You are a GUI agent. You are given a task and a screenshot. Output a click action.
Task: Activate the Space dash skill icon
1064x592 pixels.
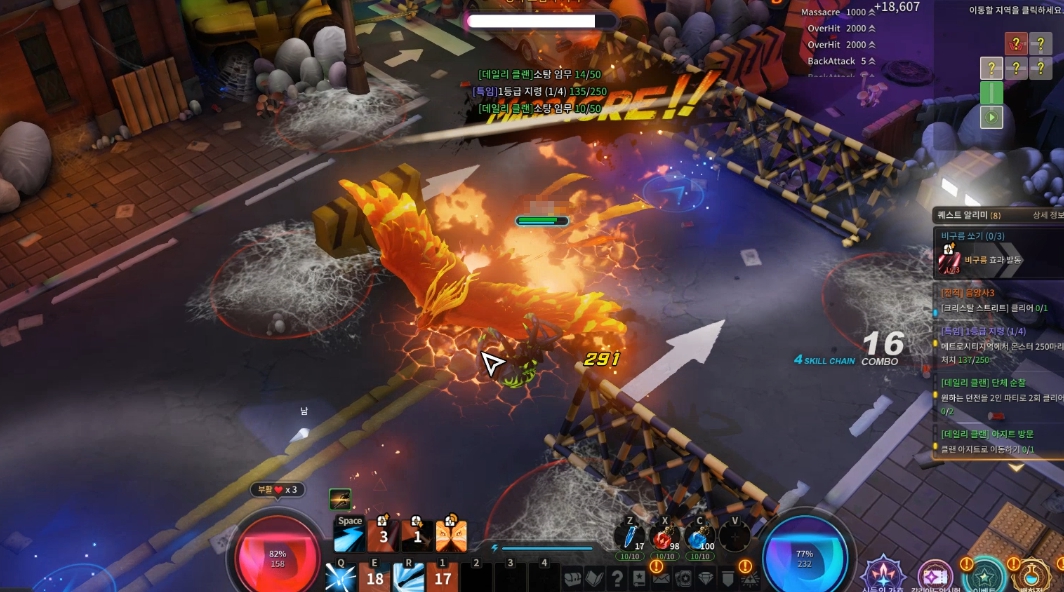pyautogui.click(x=350, y=537)
